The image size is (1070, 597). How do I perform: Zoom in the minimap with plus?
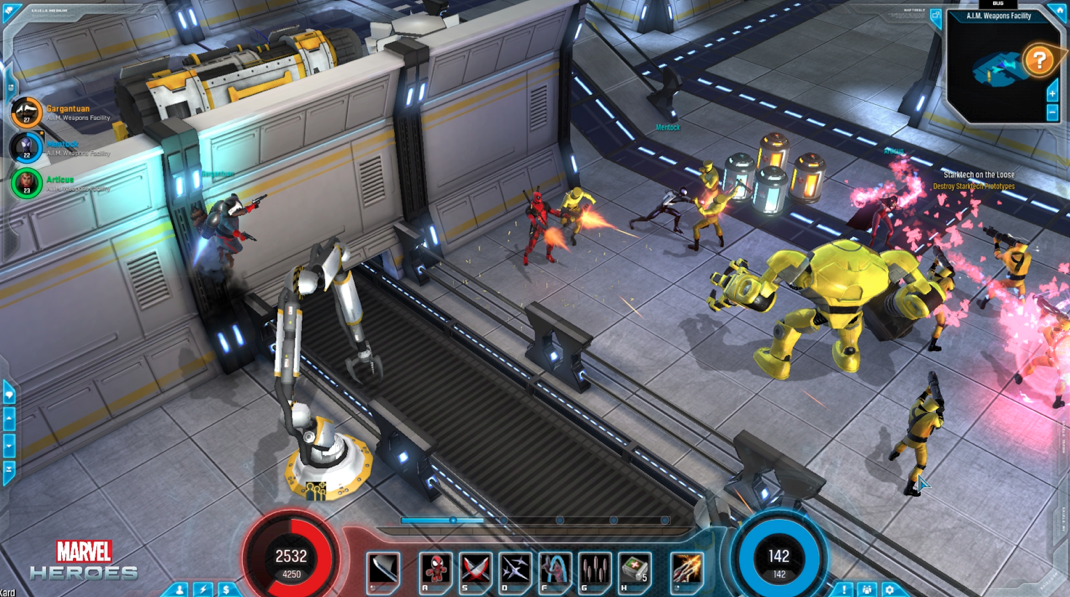pos(1052,93)
